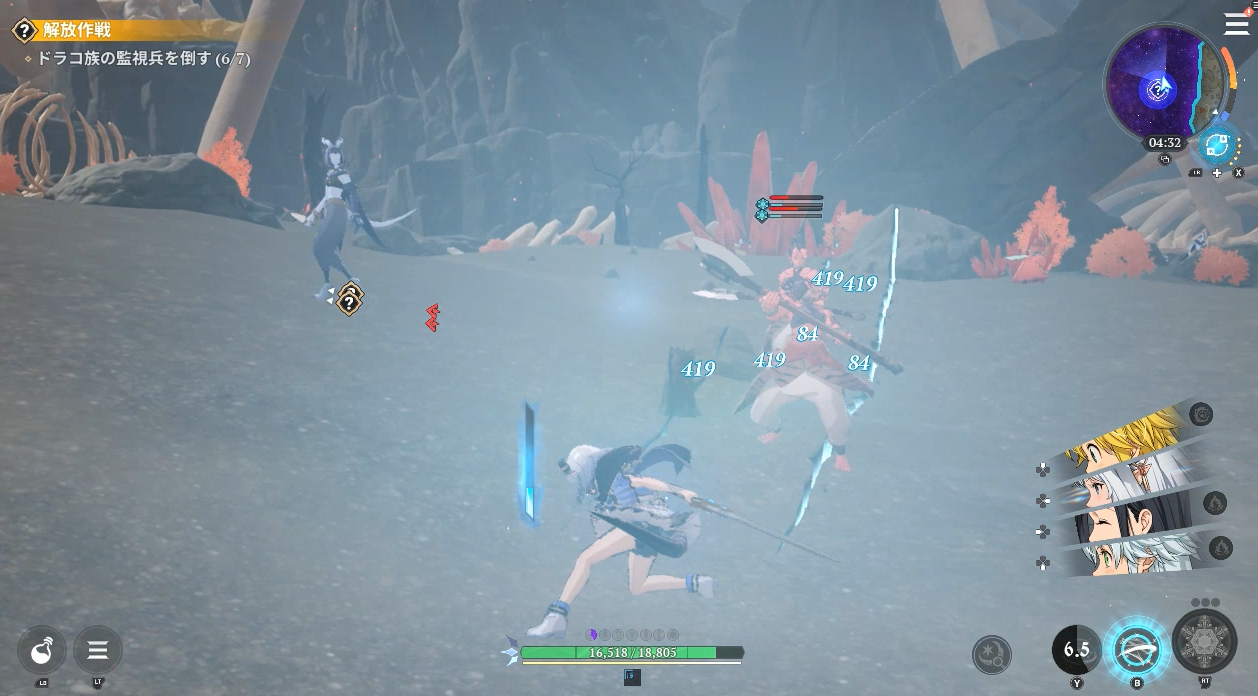The image size is (1258, 696).
Task: Activate the glowing blue swap icon below minimap
Action: tap(1218, 146)
